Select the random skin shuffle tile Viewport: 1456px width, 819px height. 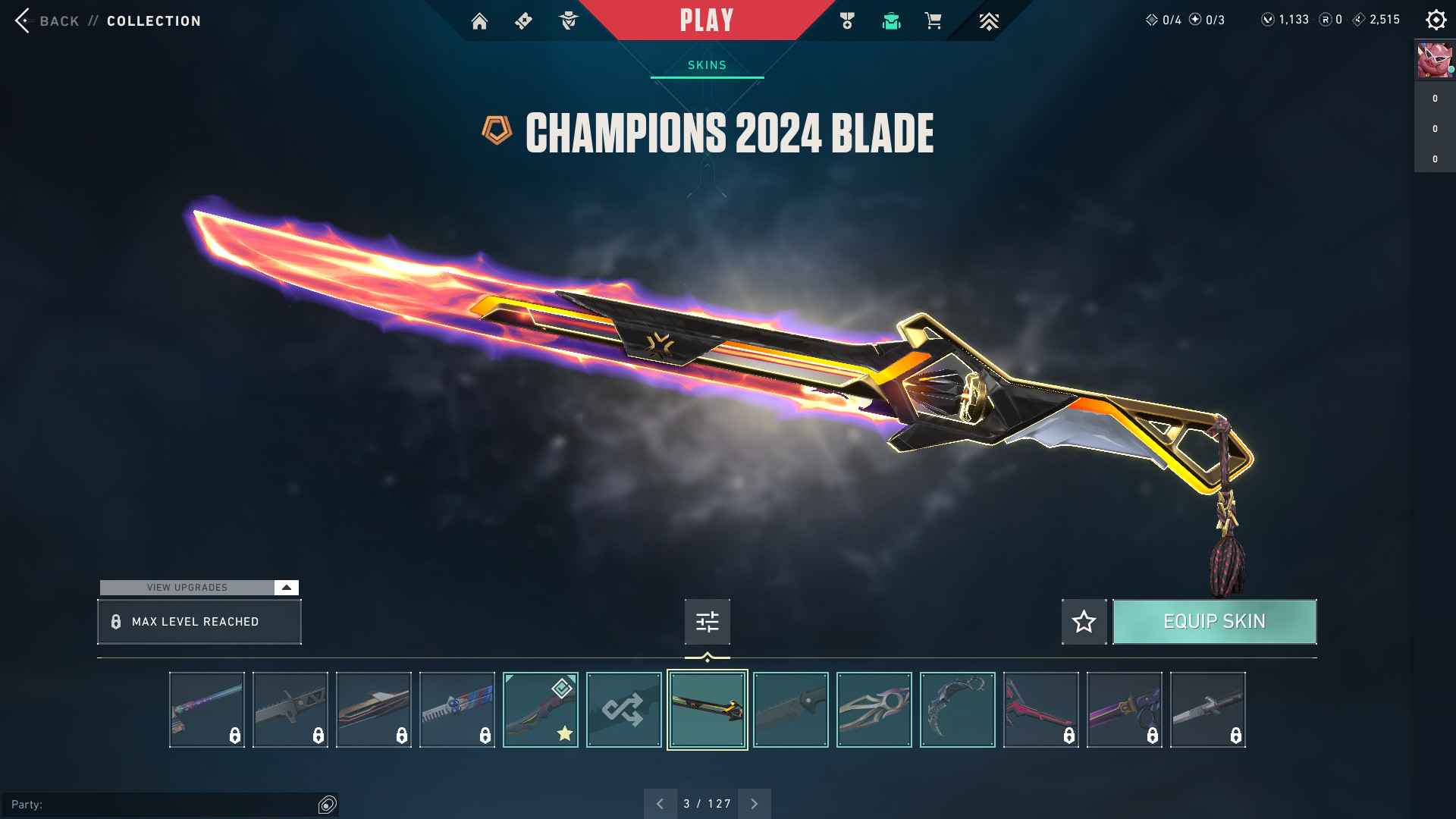pyautogui.click(x=623, y=710)
